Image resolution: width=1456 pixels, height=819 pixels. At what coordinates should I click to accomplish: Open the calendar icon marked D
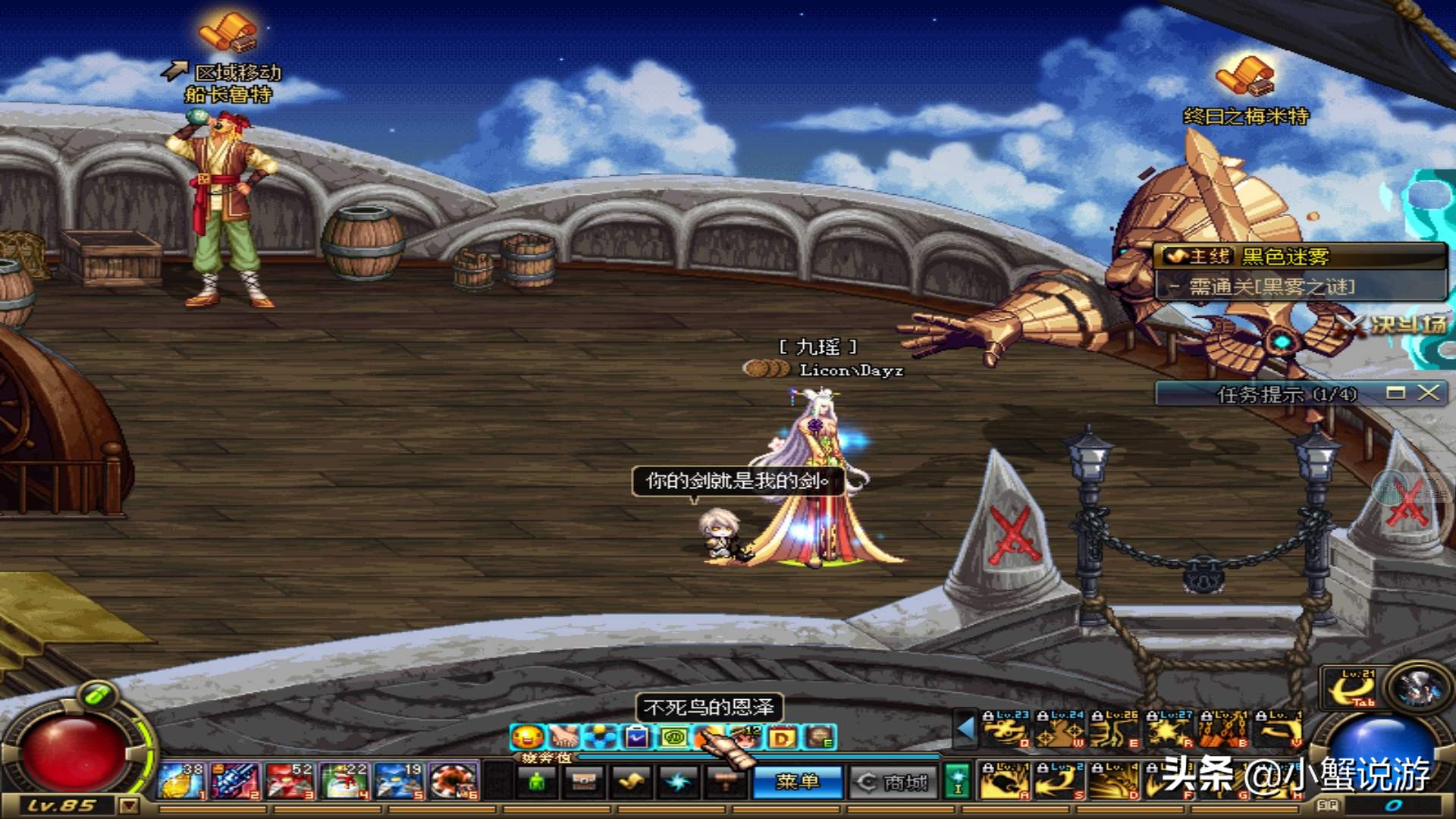point(783,736)
